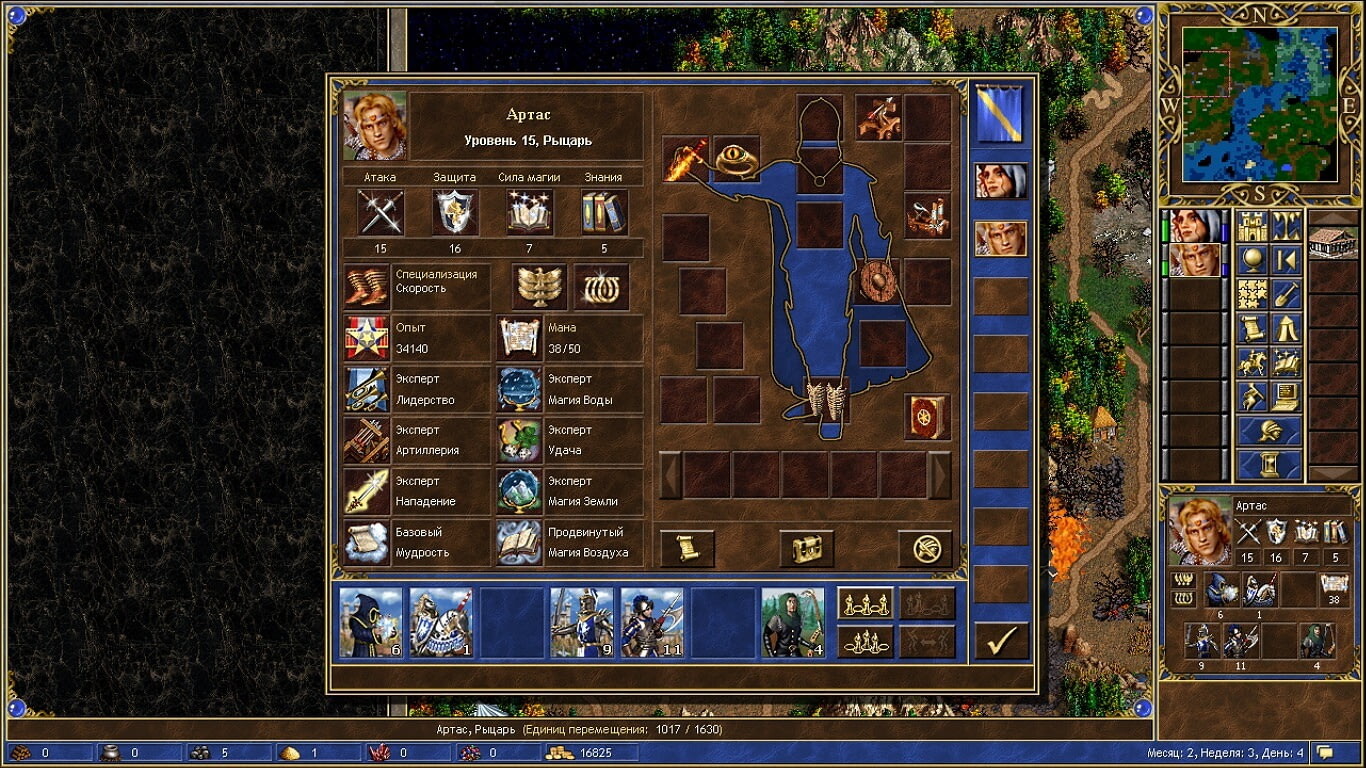1366x768 pixels.
Task: Select the spellbook artifact slot
Action: 927,417
